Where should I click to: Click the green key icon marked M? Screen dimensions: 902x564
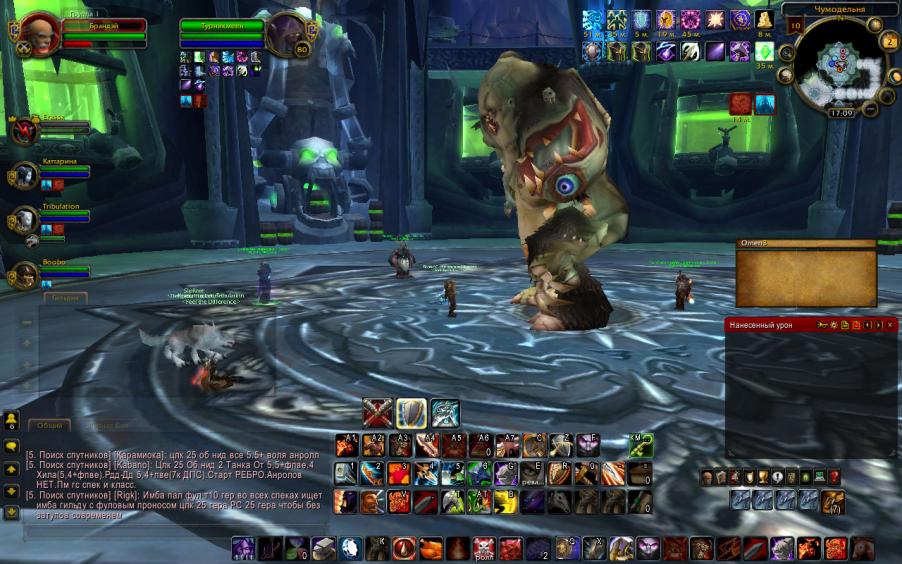point(641,445)
